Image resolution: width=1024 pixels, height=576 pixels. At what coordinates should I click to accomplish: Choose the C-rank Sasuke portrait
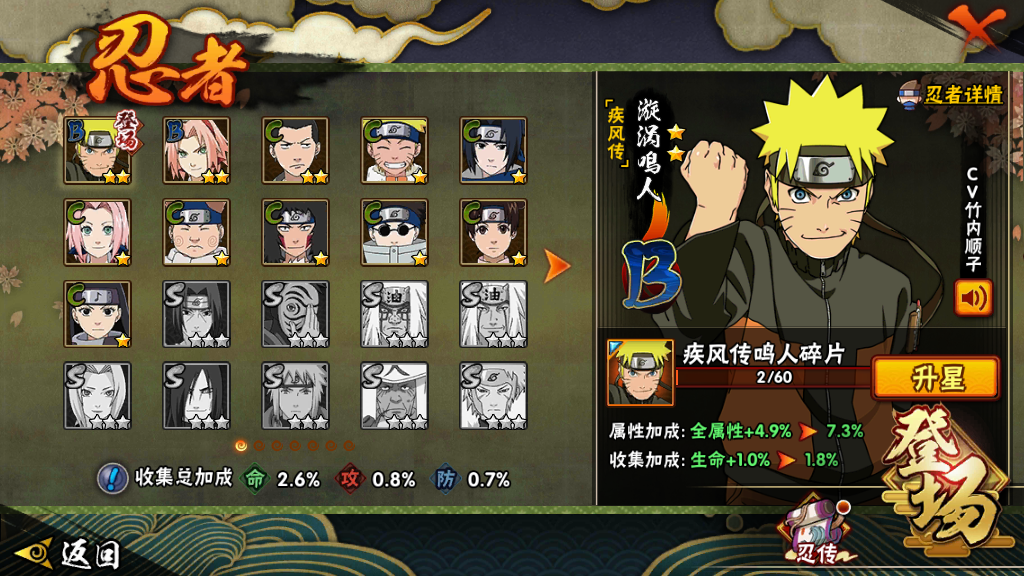pos(493,151)
